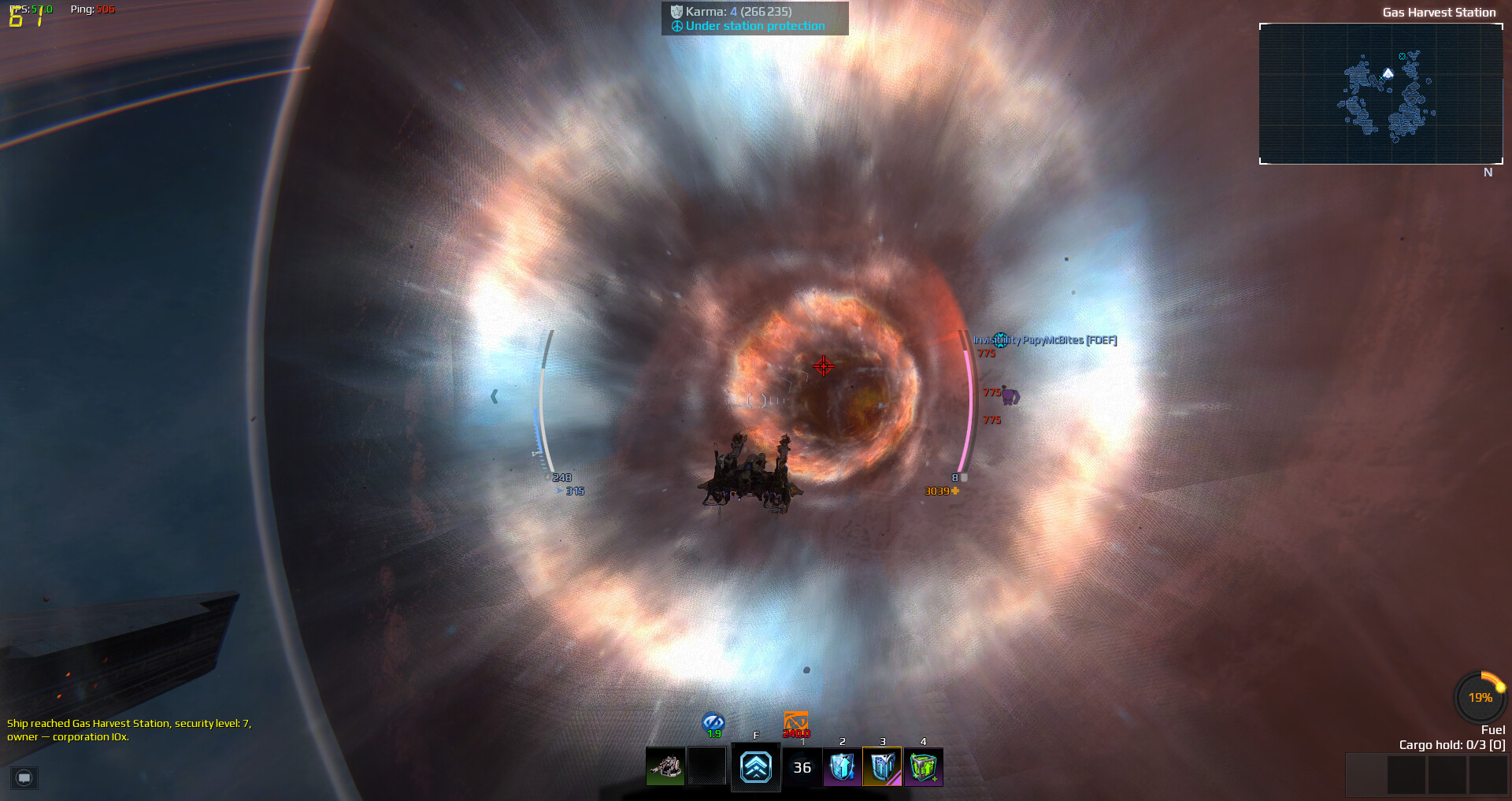Toggle the invisibility marker on PapyMcBites nameplate
The width and height of the screenshot is (1512, 801).
pyautogui.click(x=1000, y=340)
